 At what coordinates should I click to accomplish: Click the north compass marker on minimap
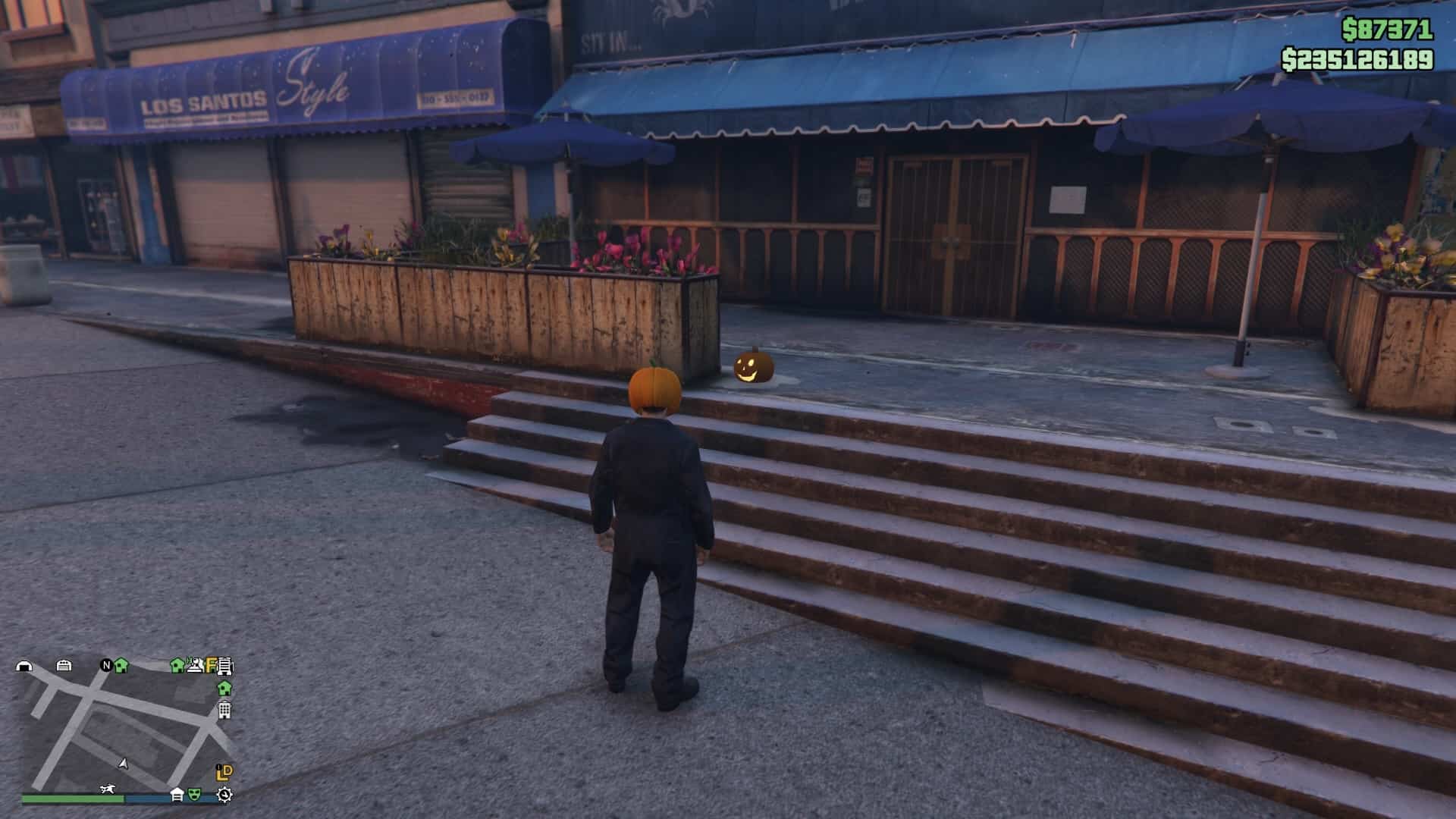point(106,665)
